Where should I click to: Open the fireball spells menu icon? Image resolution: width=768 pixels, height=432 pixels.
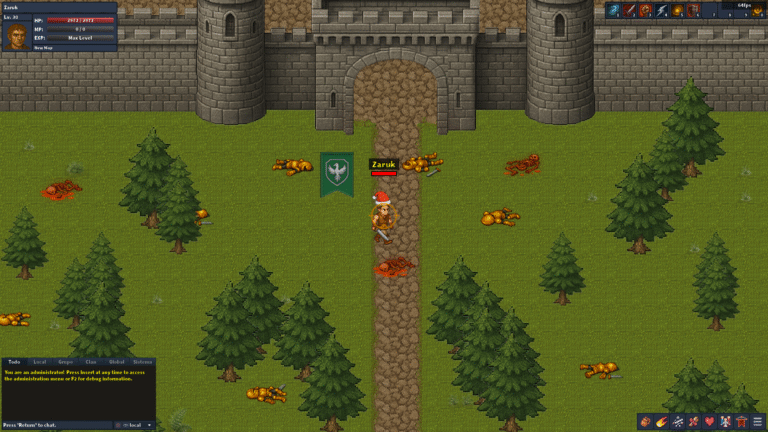point(662,422)
